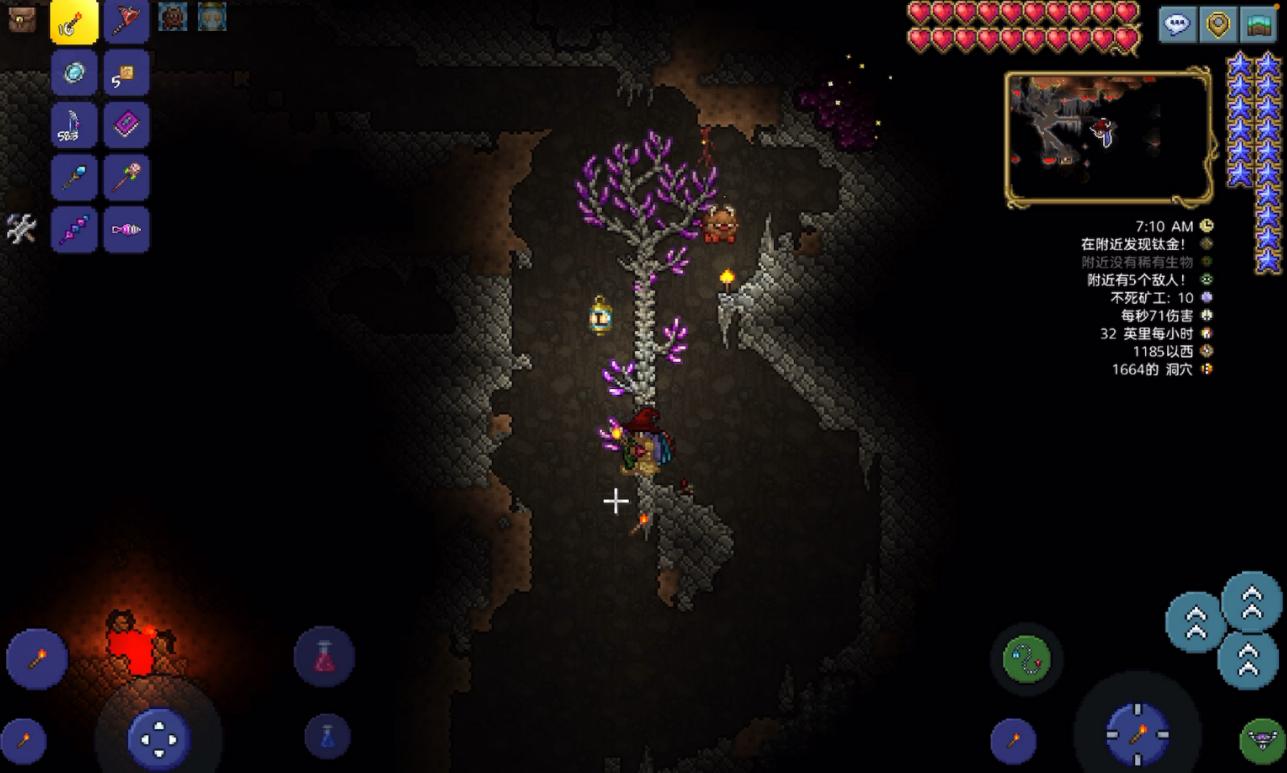Viewport: 1287px width, 773px height.
Task: Use the blue mana potion button
Action: click(x=327, y=736)
